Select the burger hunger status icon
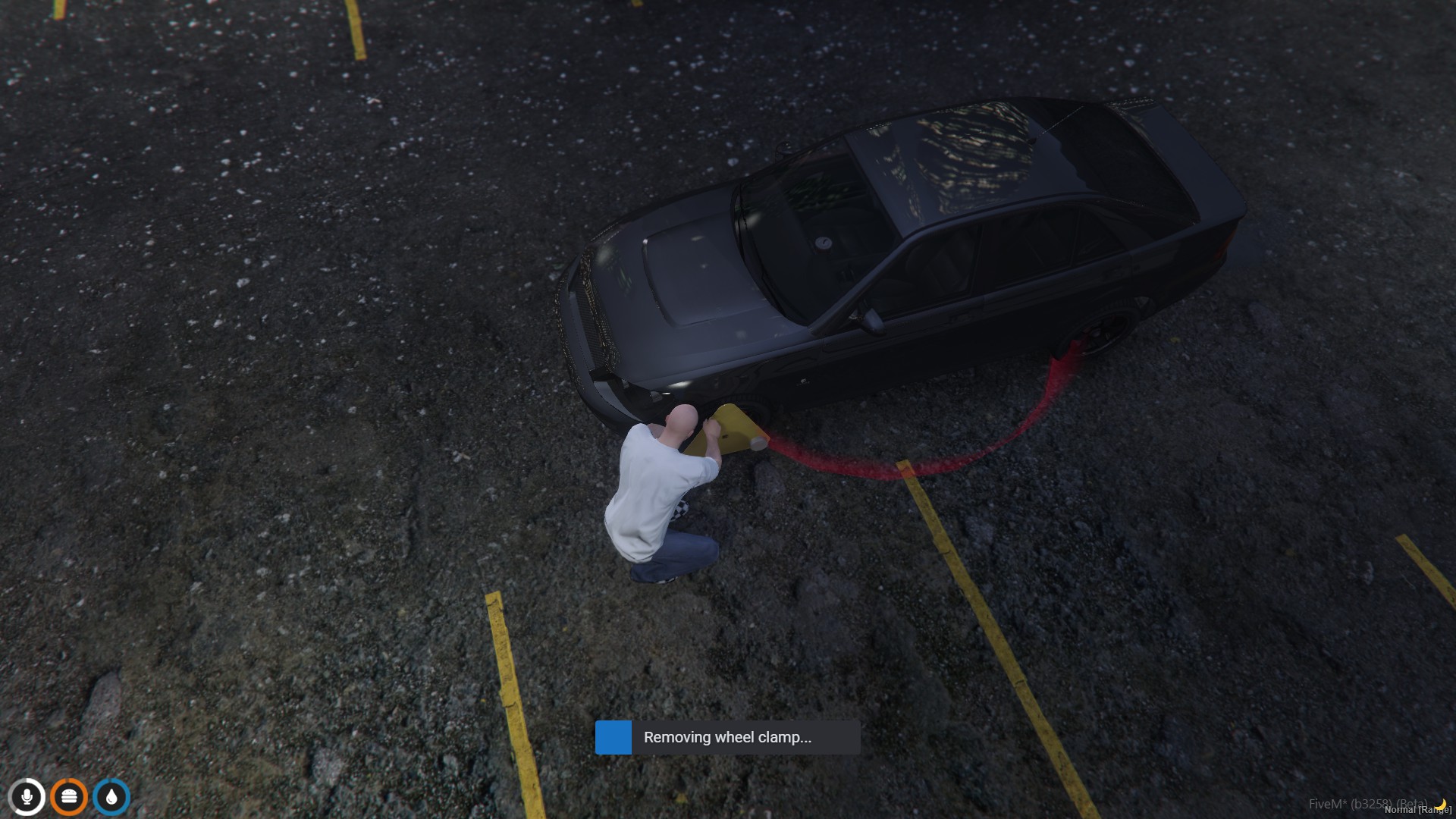Viewport: 1456px width, 819px height. click(69, 797)
